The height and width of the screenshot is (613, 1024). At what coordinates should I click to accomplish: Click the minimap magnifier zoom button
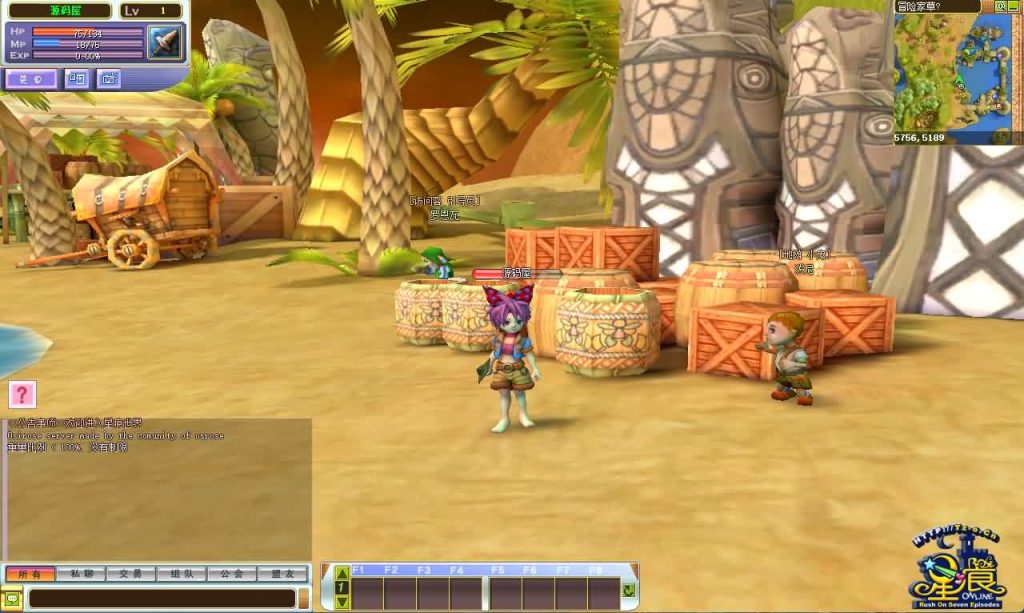(999, 6)
